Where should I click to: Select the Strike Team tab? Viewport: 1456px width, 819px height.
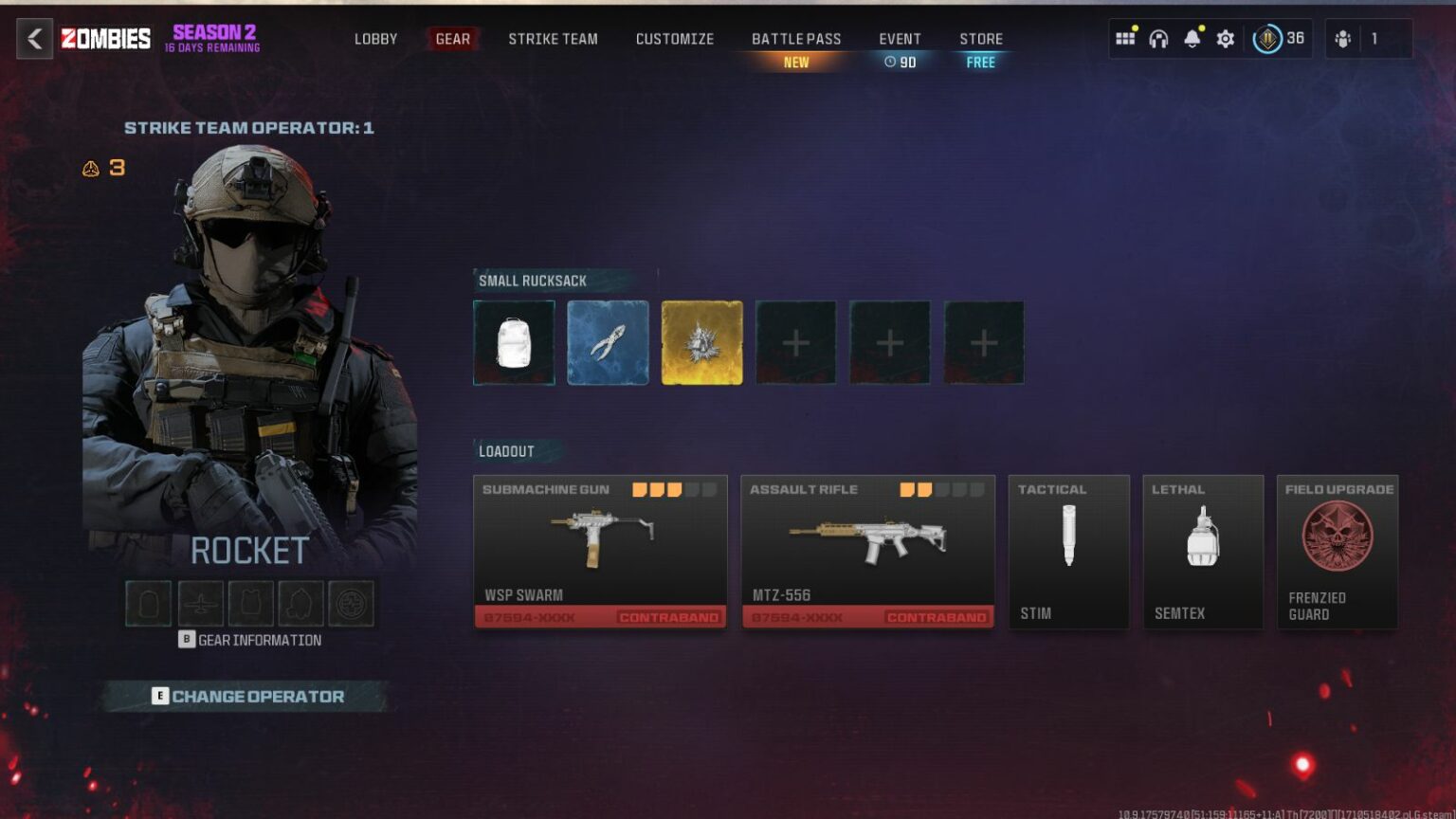553,39
